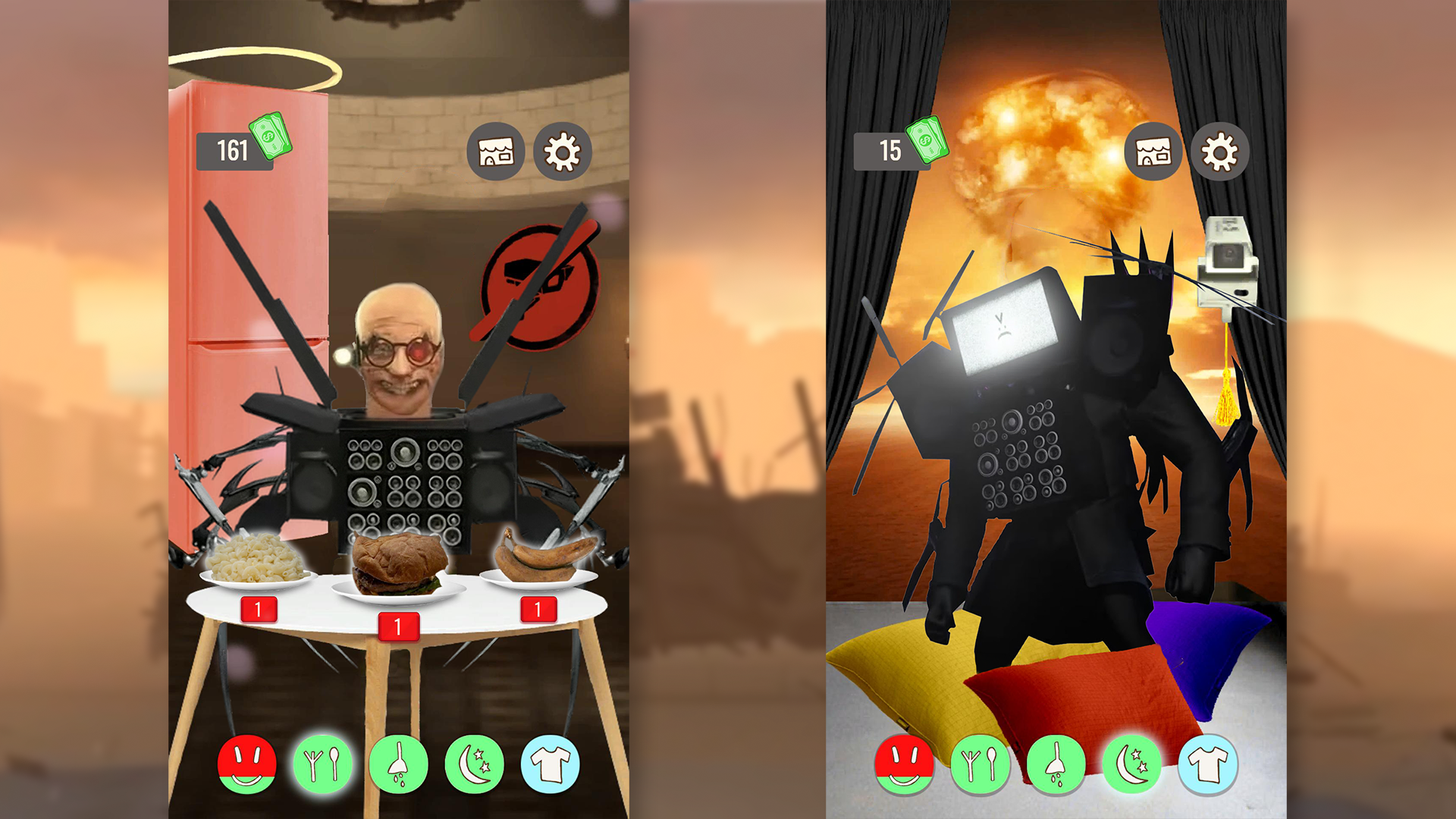Open the settings gear on the left screen
Viewport: 1456px width, 819px height.
pyautogui.click(x=563, y=151)
